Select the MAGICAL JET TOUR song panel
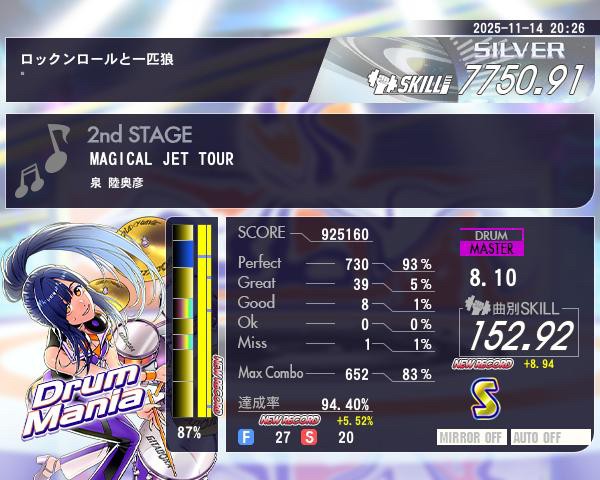This screenshot has height=480, width=600. pos(300,160)
